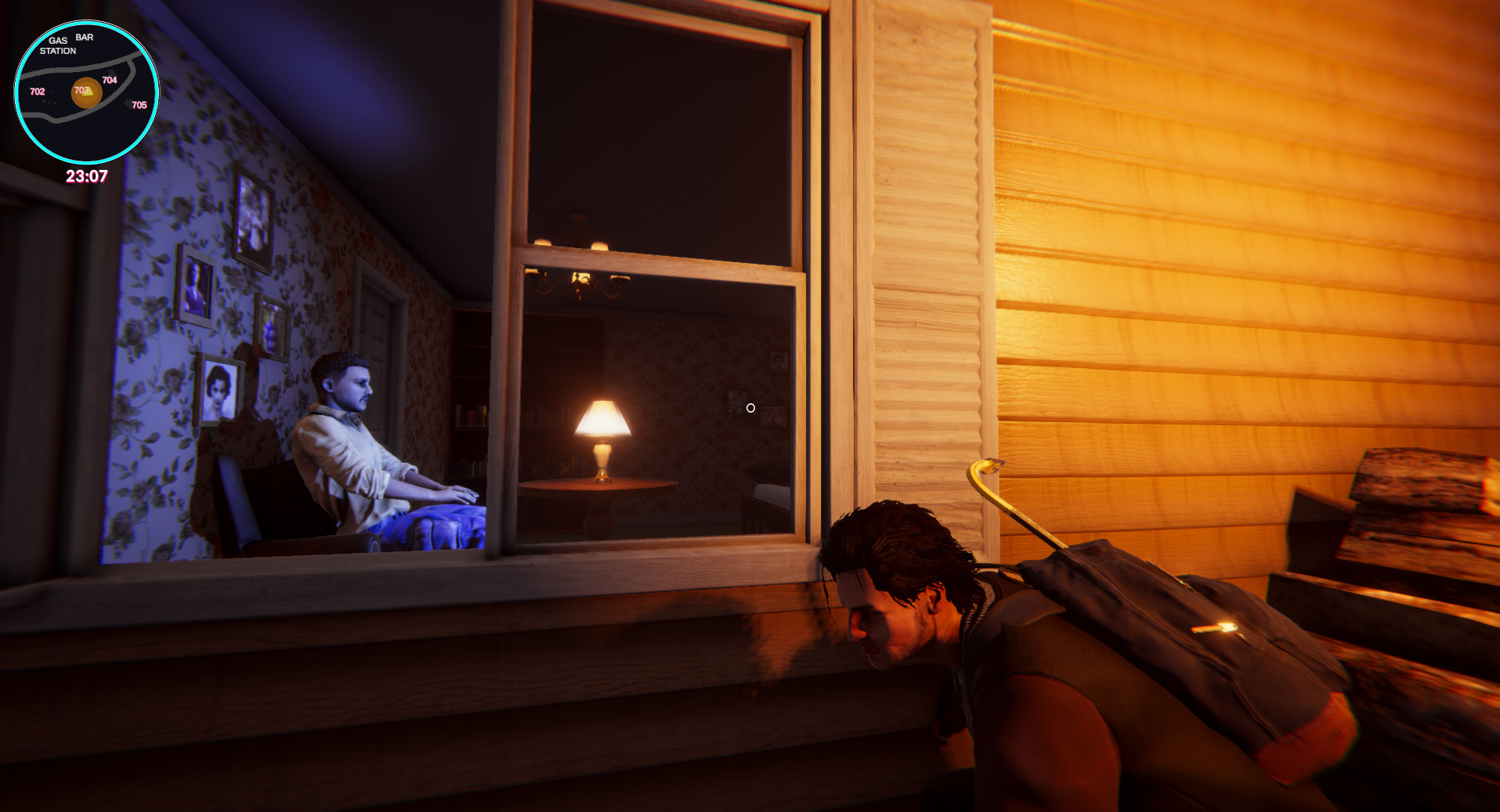
Task: Click the house 702 marker on the minimap
Action: pos(38,92)
